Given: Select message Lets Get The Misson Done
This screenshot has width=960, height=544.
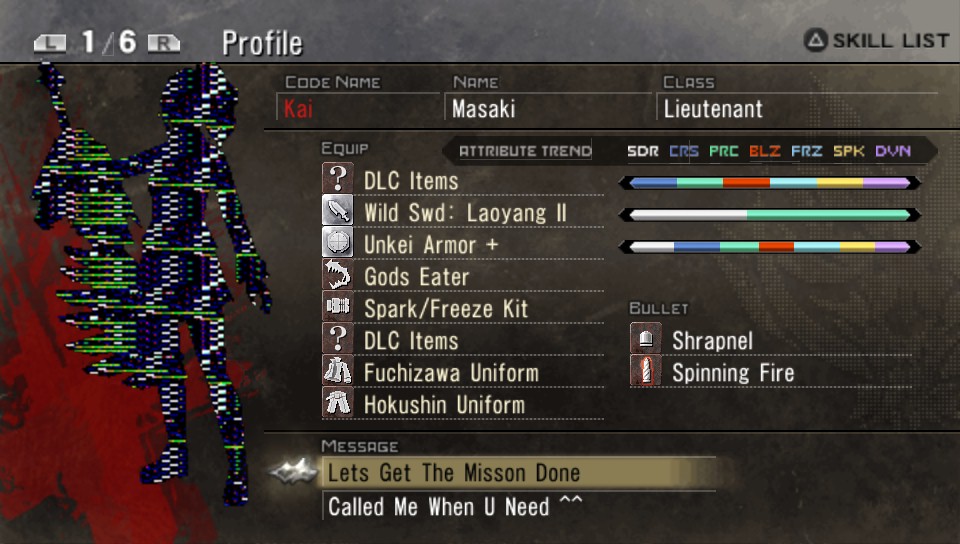Looking at the screenshot, I should tap(454, 473).
